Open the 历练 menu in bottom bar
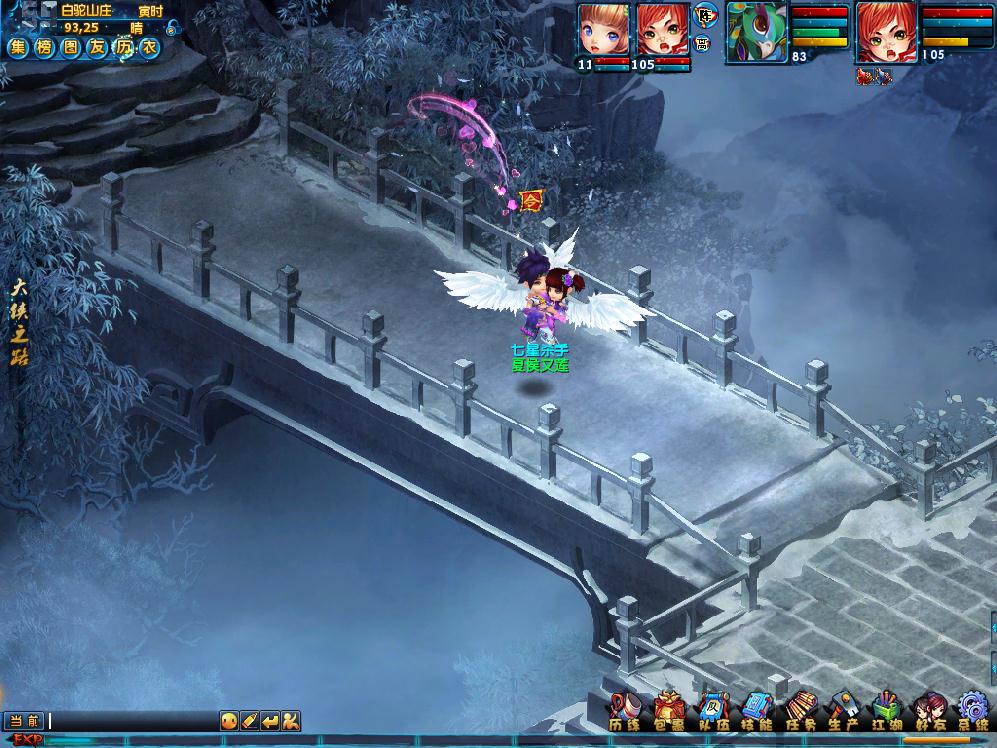997x748 pixels. (x=626, y=710)
